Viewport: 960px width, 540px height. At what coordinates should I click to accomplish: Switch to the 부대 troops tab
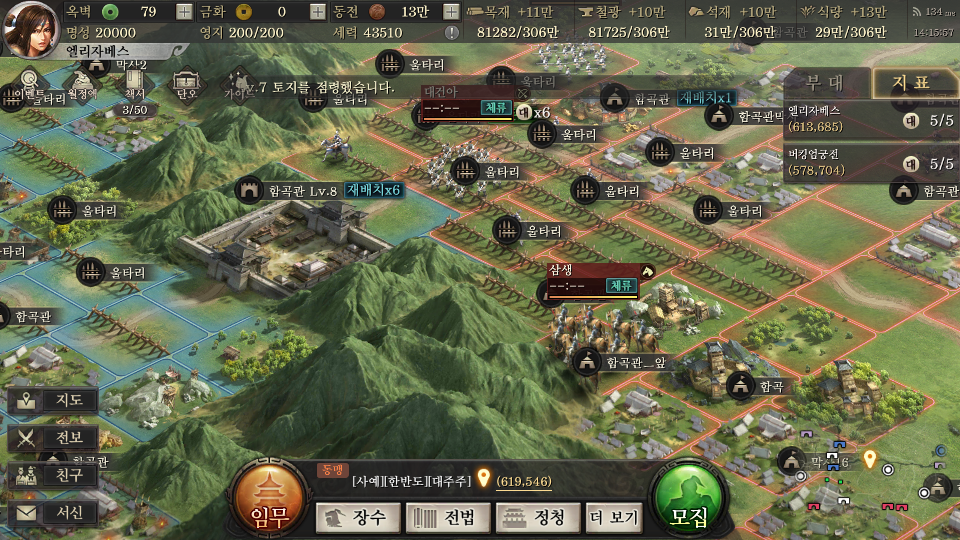point(825,83)
